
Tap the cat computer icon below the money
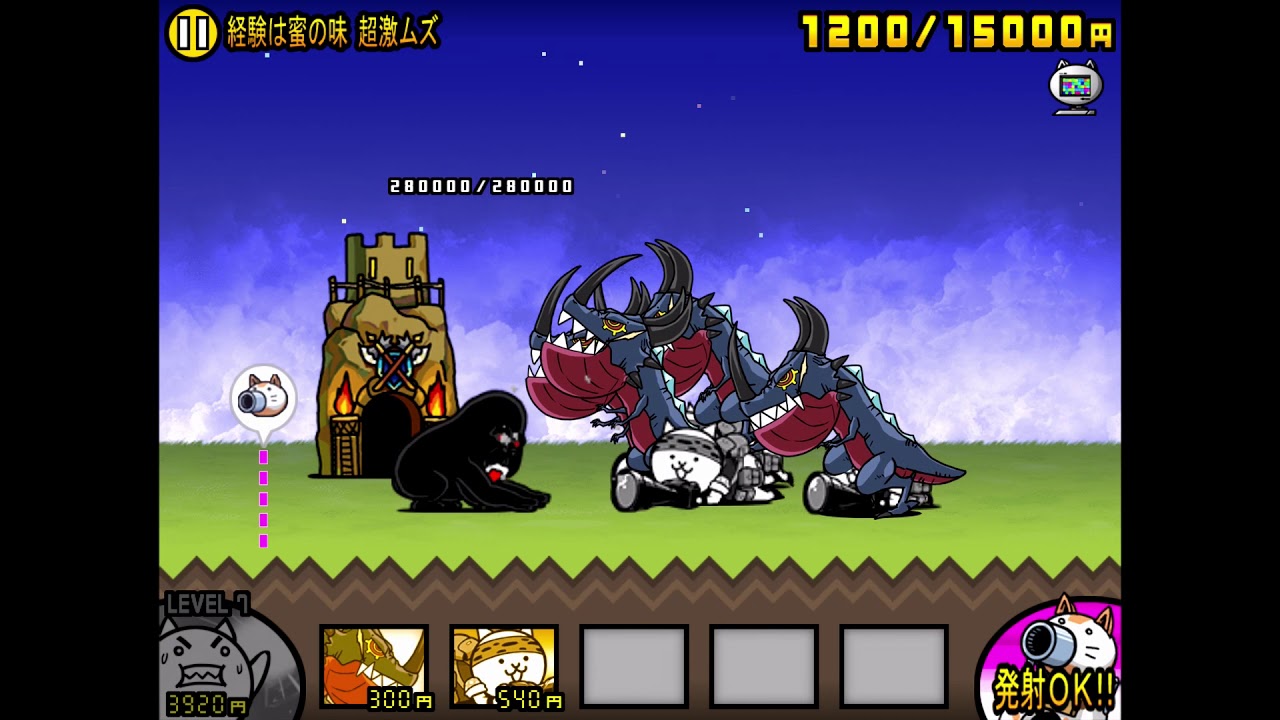click(x=1075, y=87)
